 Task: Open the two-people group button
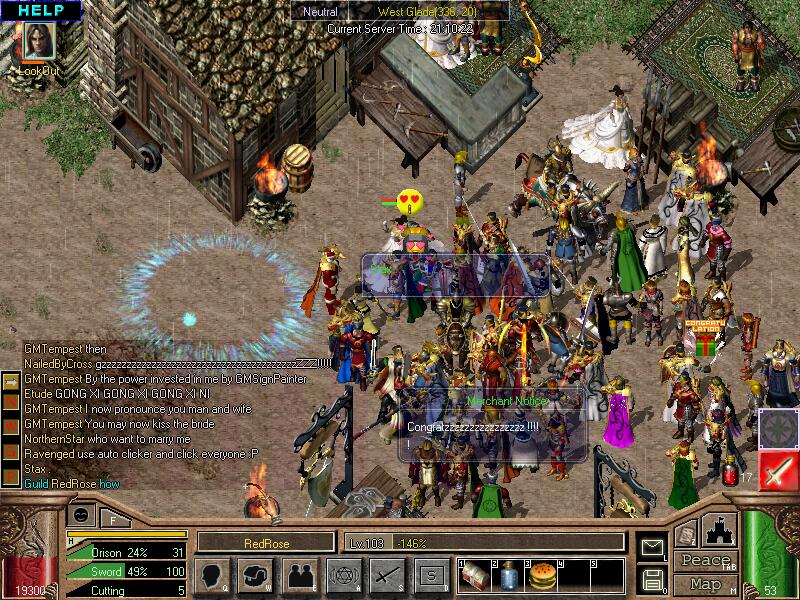pyautogui.click(x=300, y=574)
